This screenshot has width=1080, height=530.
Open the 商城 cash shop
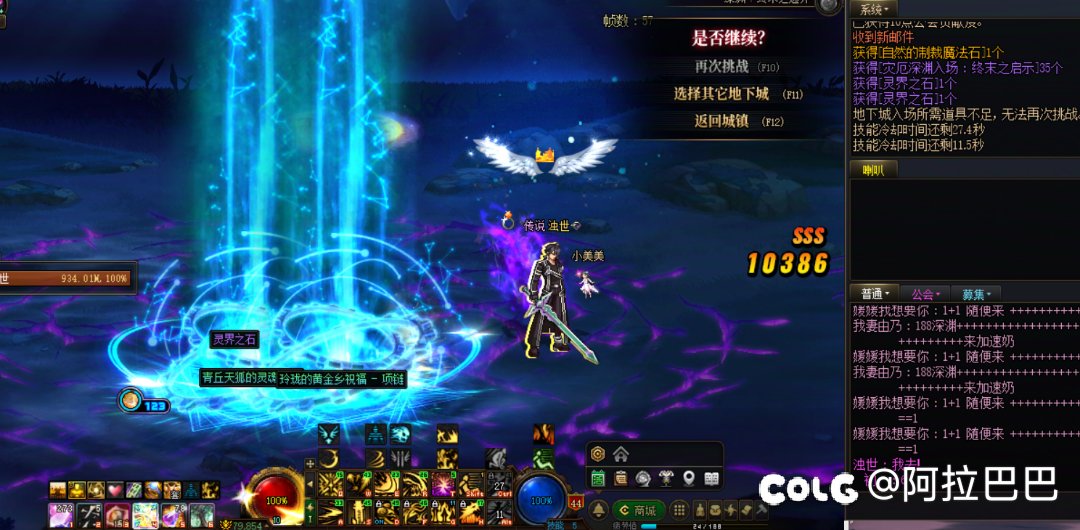coord(639,510)
